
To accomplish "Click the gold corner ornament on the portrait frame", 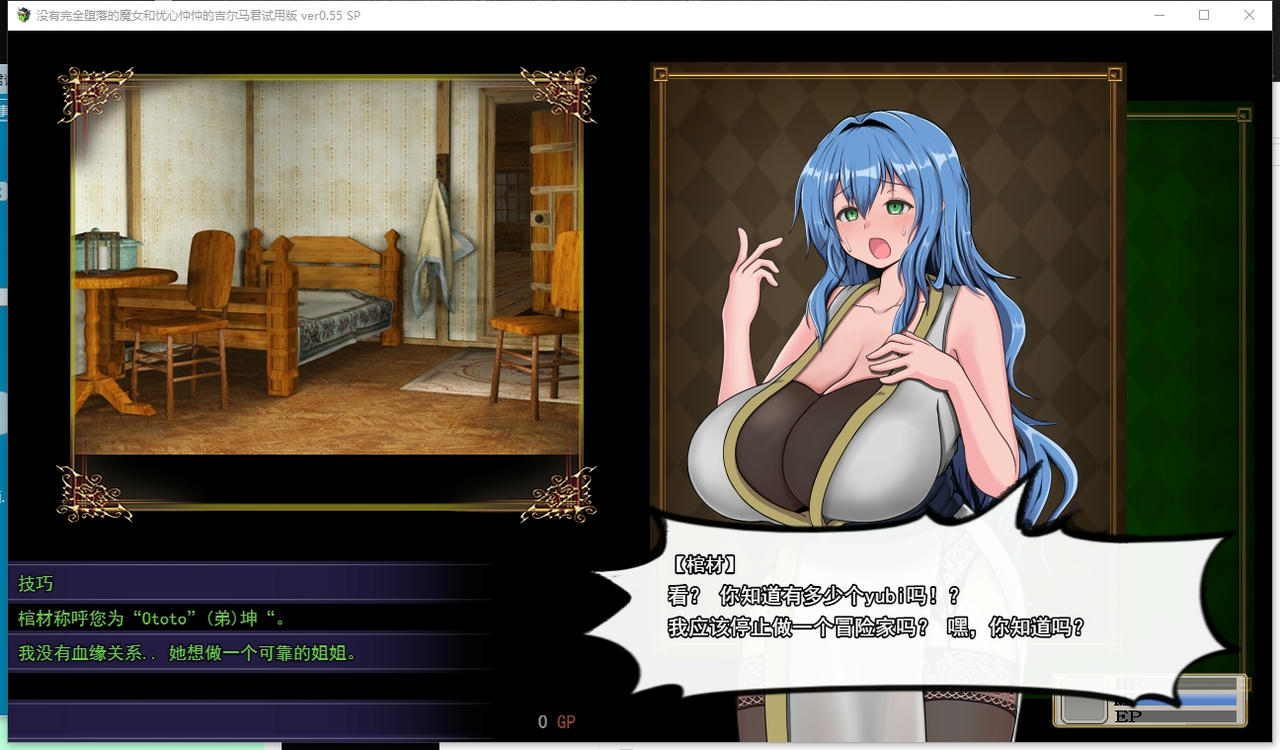I will pos(662,72).
